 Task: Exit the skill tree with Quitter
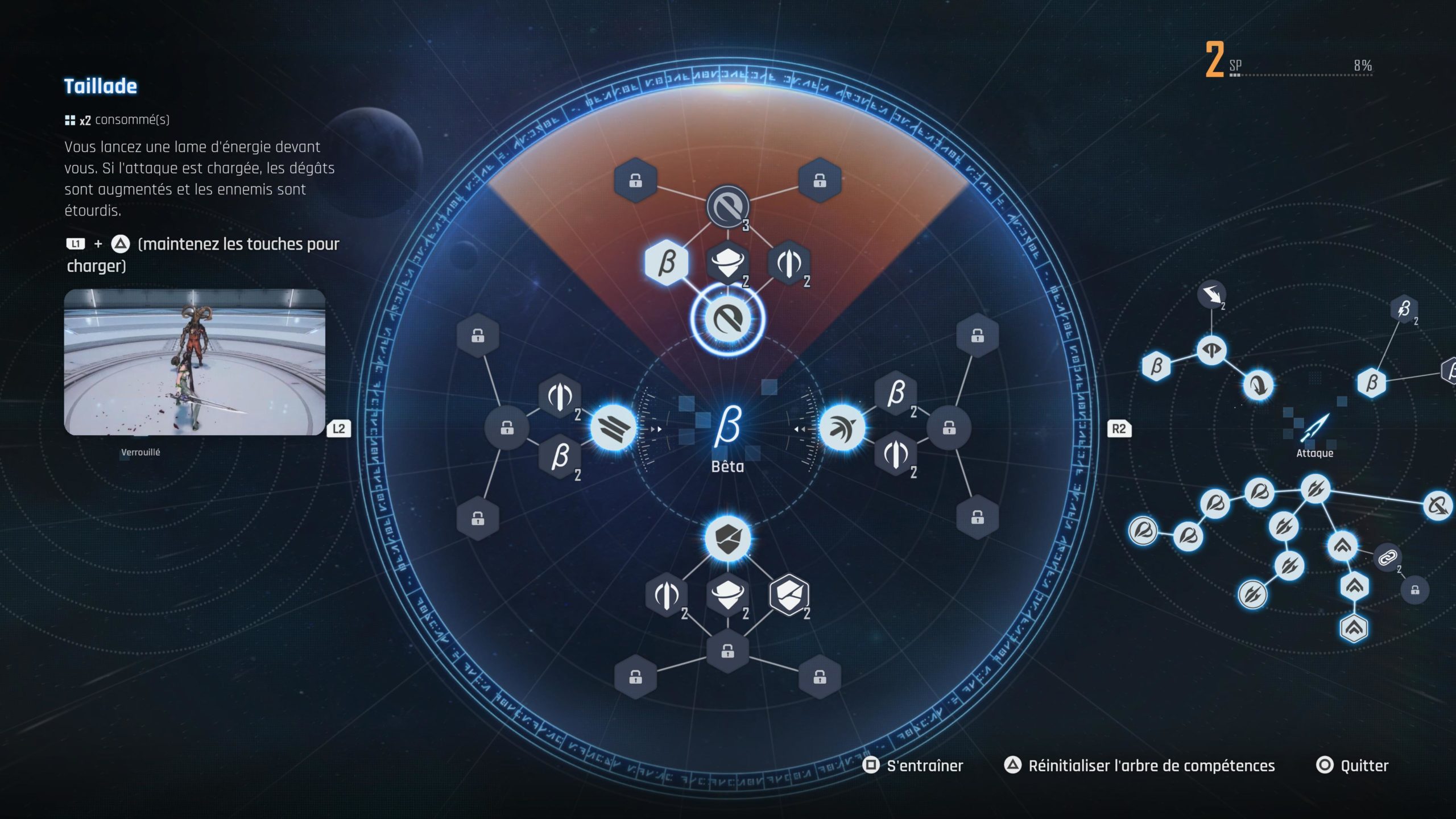(1364, 766)
